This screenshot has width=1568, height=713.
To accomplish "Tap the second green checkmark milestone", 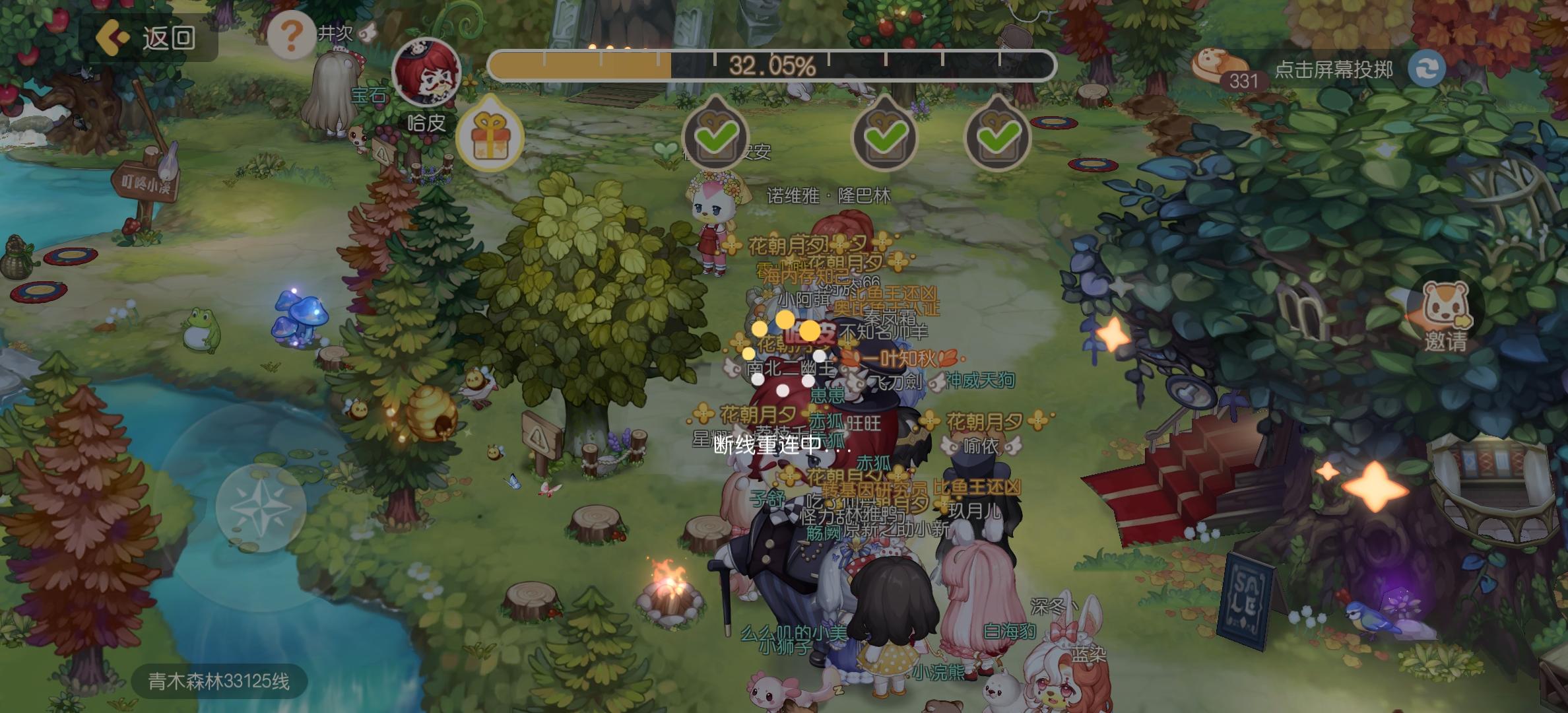I will tap(884, 135).
